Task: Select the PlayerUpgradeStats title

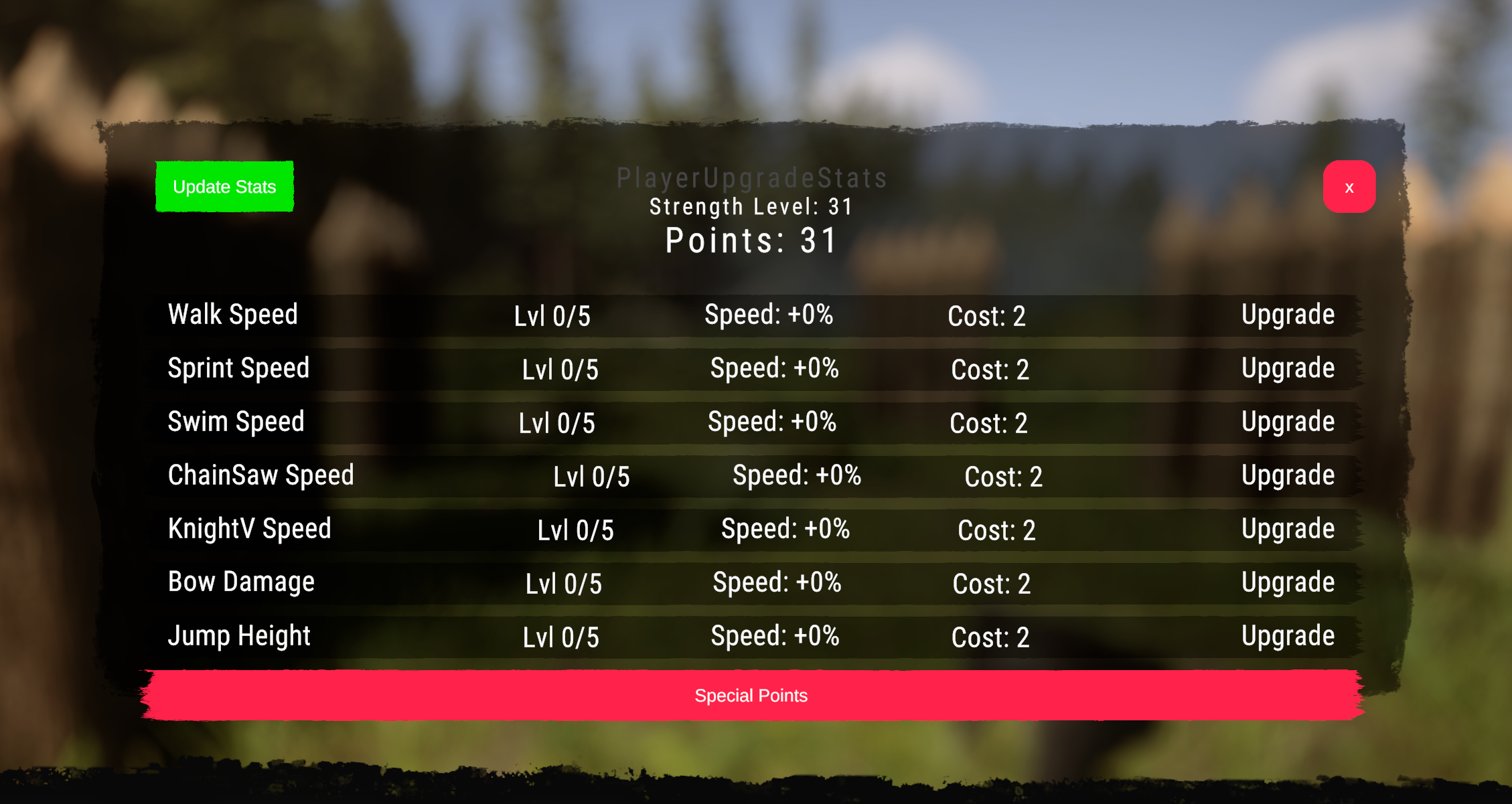Action: pyautogui.click(x=752, y=177)
